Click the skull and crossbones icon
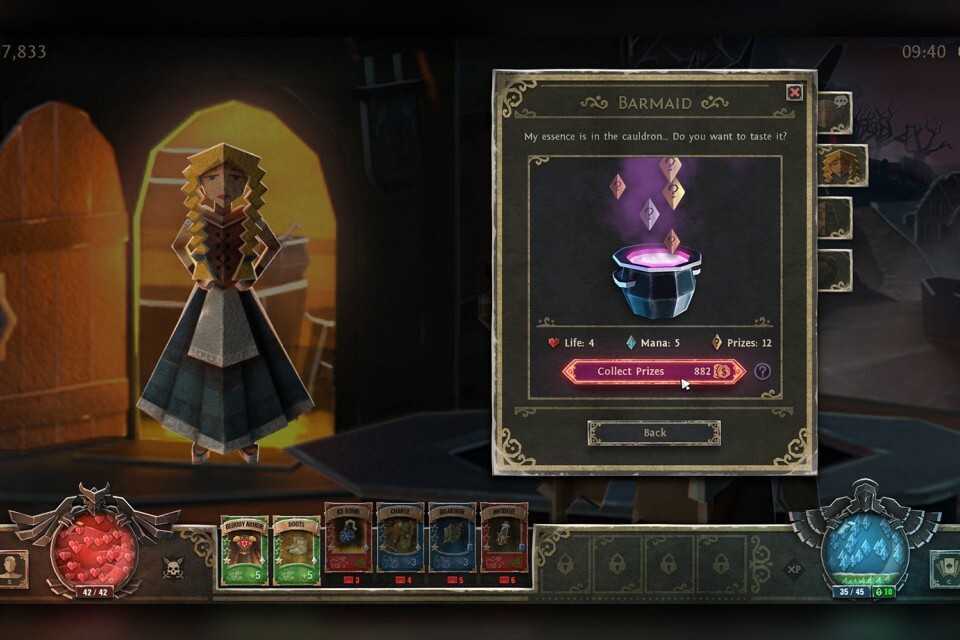The width and height of the screenshot is (960, 640). pos(172,568)
